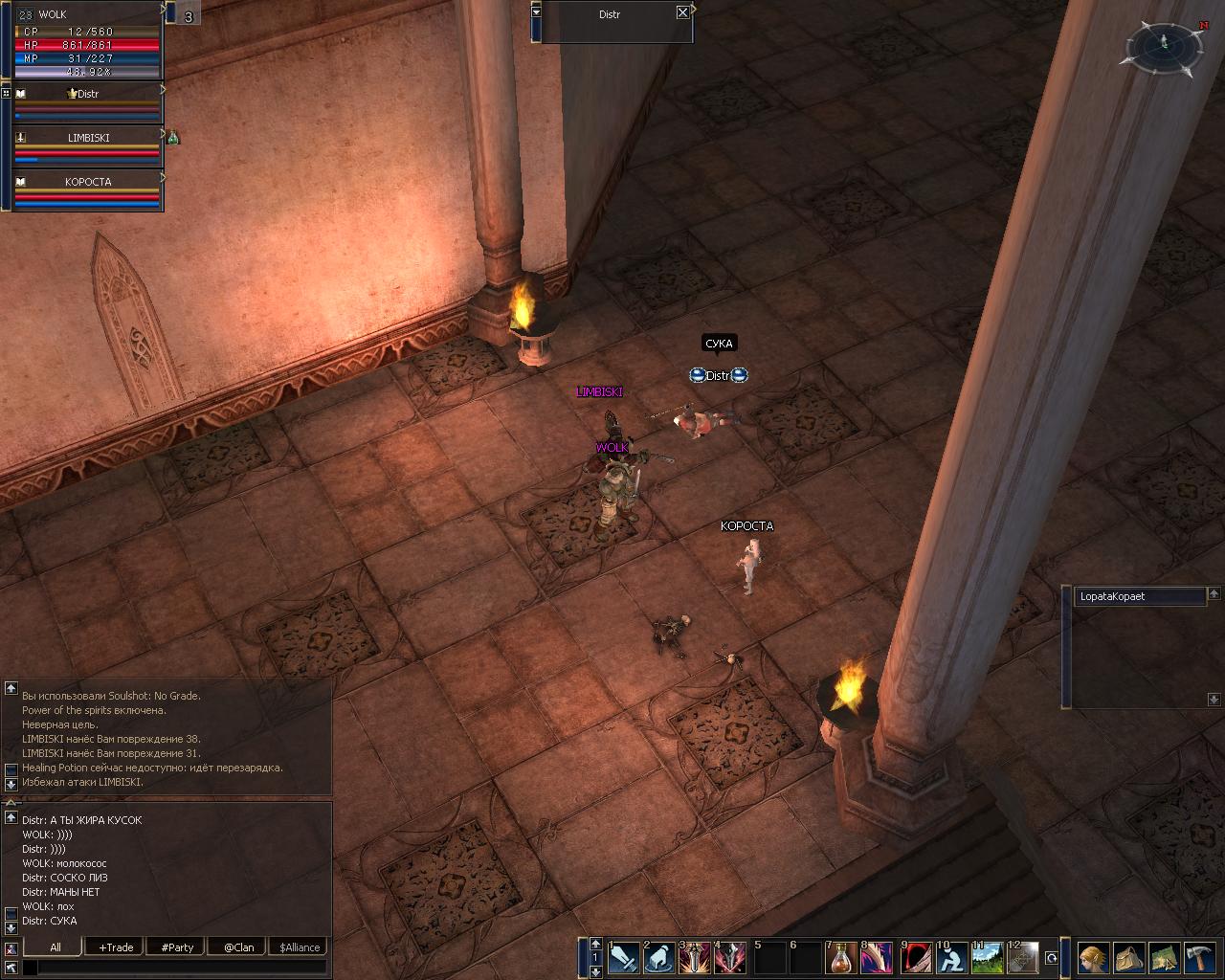Activate the sit/kneel action in slot 10
Image resolution: width=1225 pixels, height=980 pixels.
951,957
